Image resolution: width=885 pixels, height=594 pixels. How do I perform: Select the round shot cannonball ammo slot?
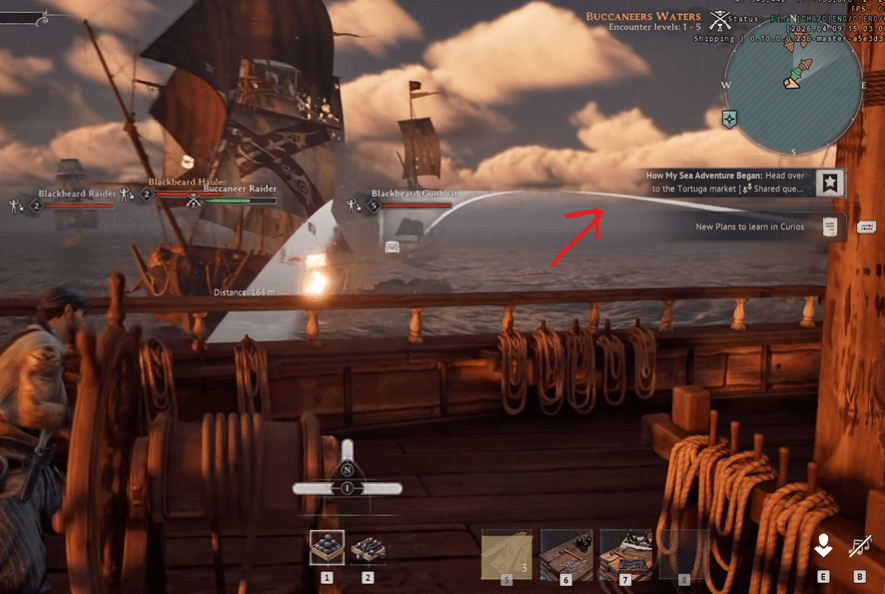(327, 547)
